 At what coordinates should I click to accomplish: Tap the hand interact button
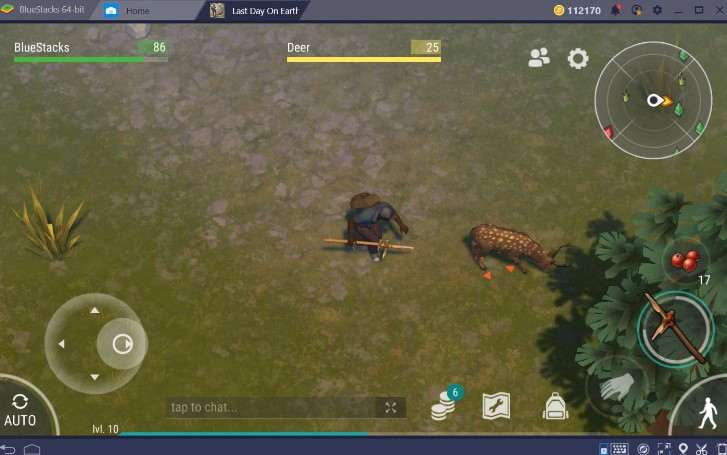pos(616,387)
